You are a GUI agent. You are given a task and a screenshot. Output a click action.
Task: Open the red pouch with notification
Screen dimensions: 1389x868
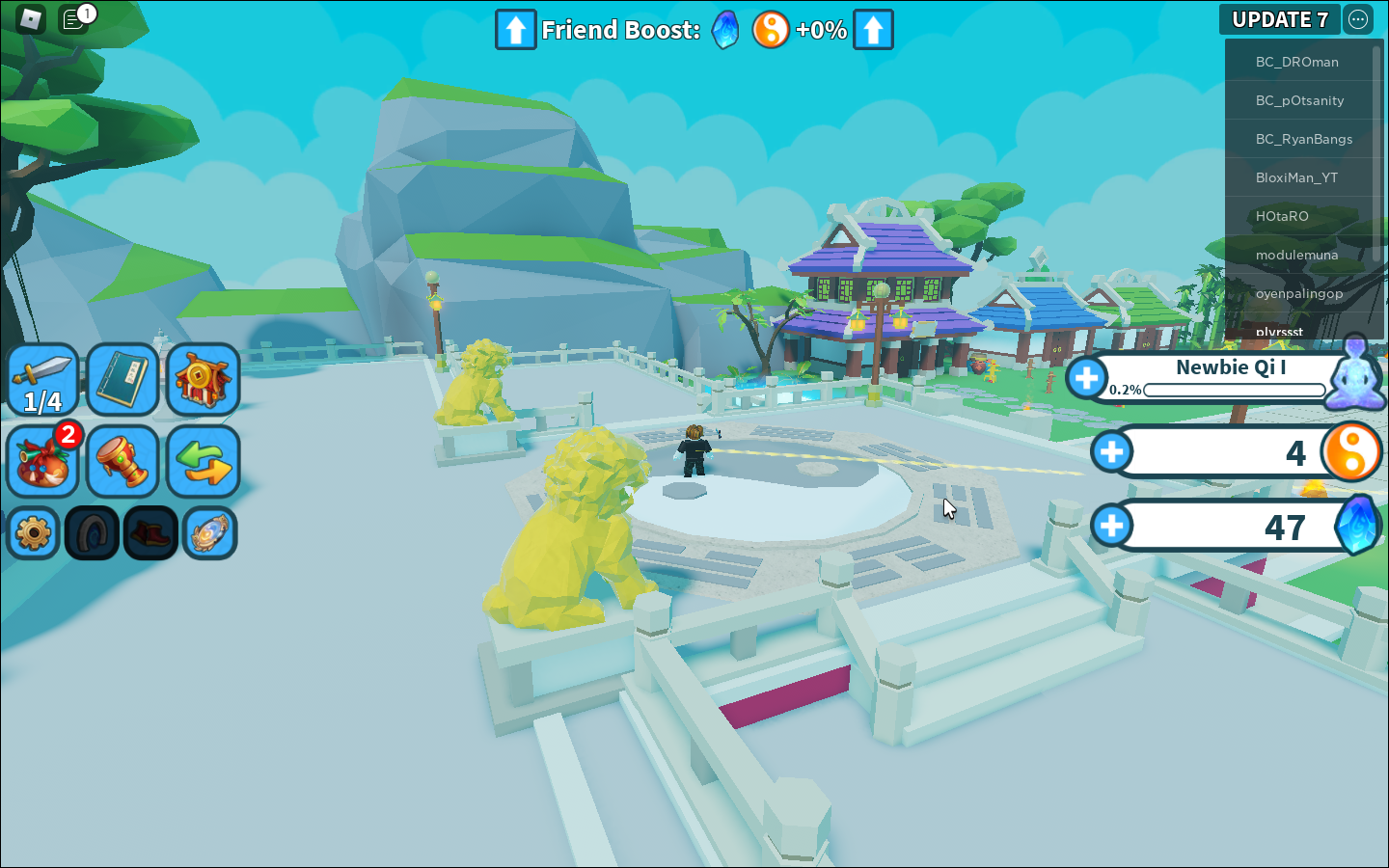pos(43,461)
